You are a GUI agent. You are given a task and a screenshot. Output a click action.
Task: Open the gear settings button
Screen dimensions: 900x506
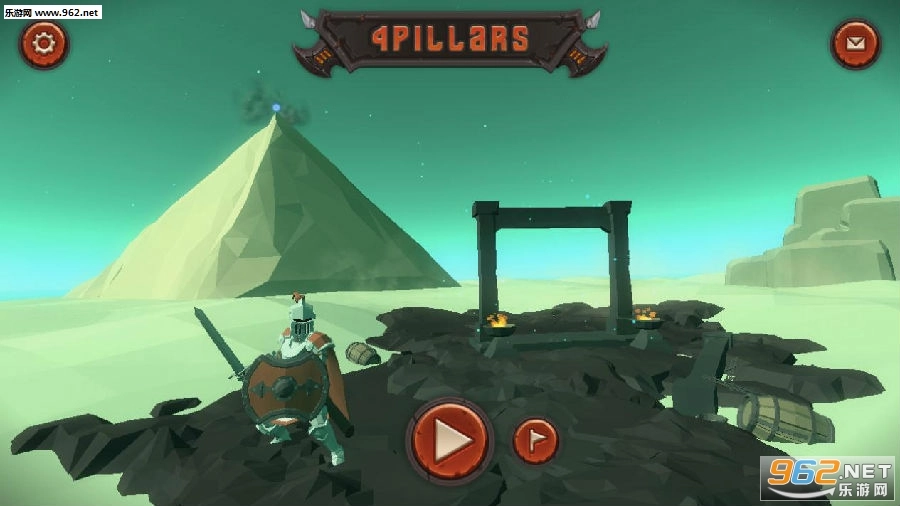click(x=44, y=44)
